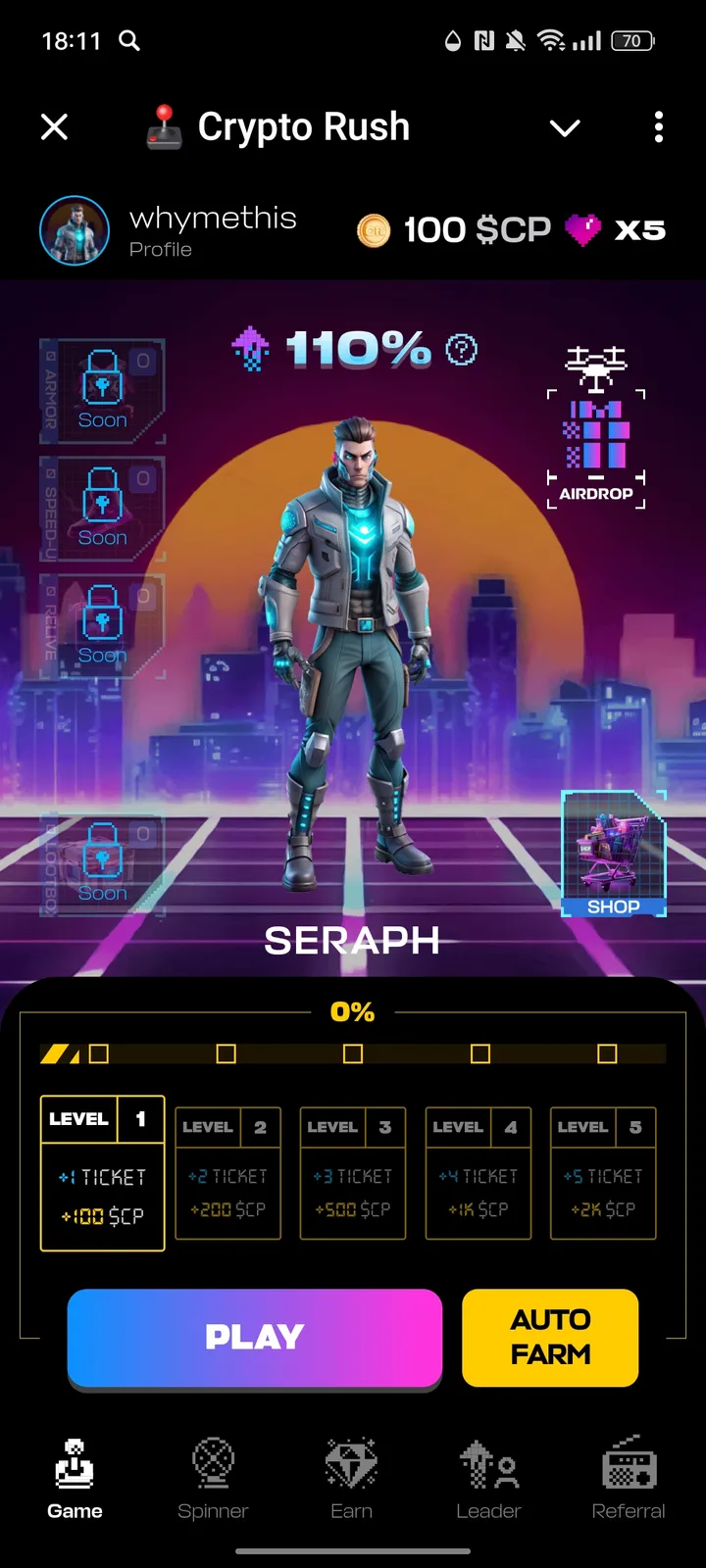Select the Level 4 reward tile

479,1173
